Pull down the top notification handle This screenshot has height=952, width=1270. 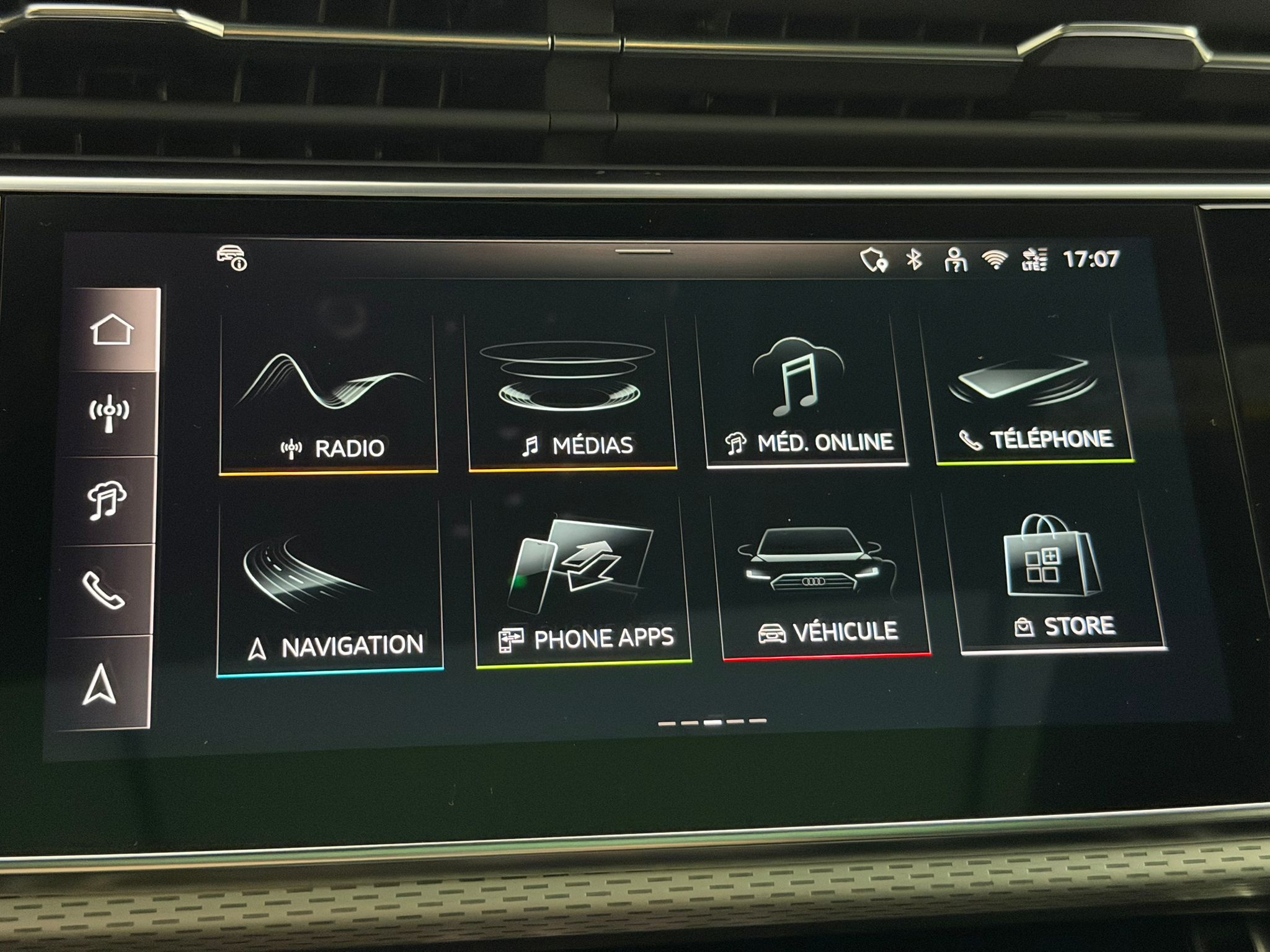pyautogui.click(x=644, y=252)
